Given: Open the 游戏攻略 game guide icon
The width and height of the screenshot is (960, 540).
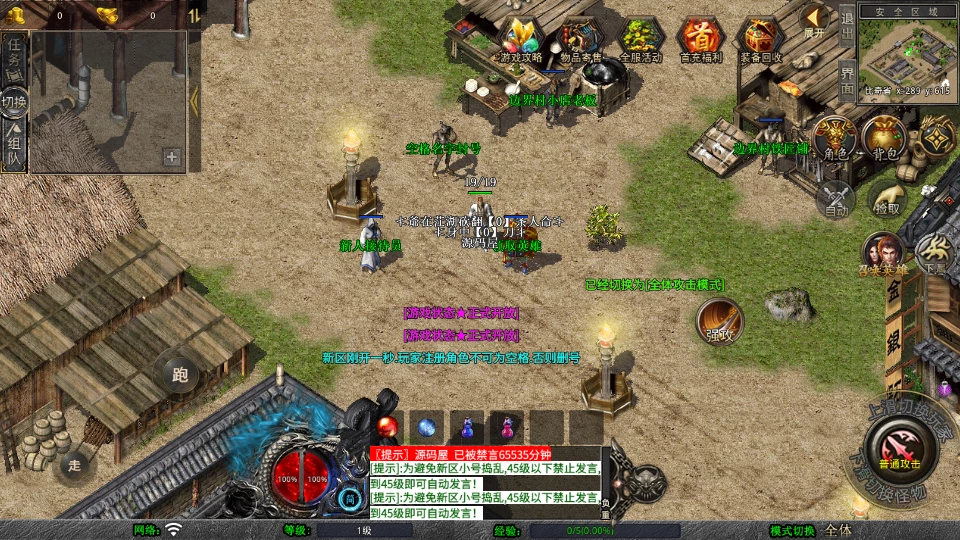Looking at the screenshot, I should pos(520,39).
